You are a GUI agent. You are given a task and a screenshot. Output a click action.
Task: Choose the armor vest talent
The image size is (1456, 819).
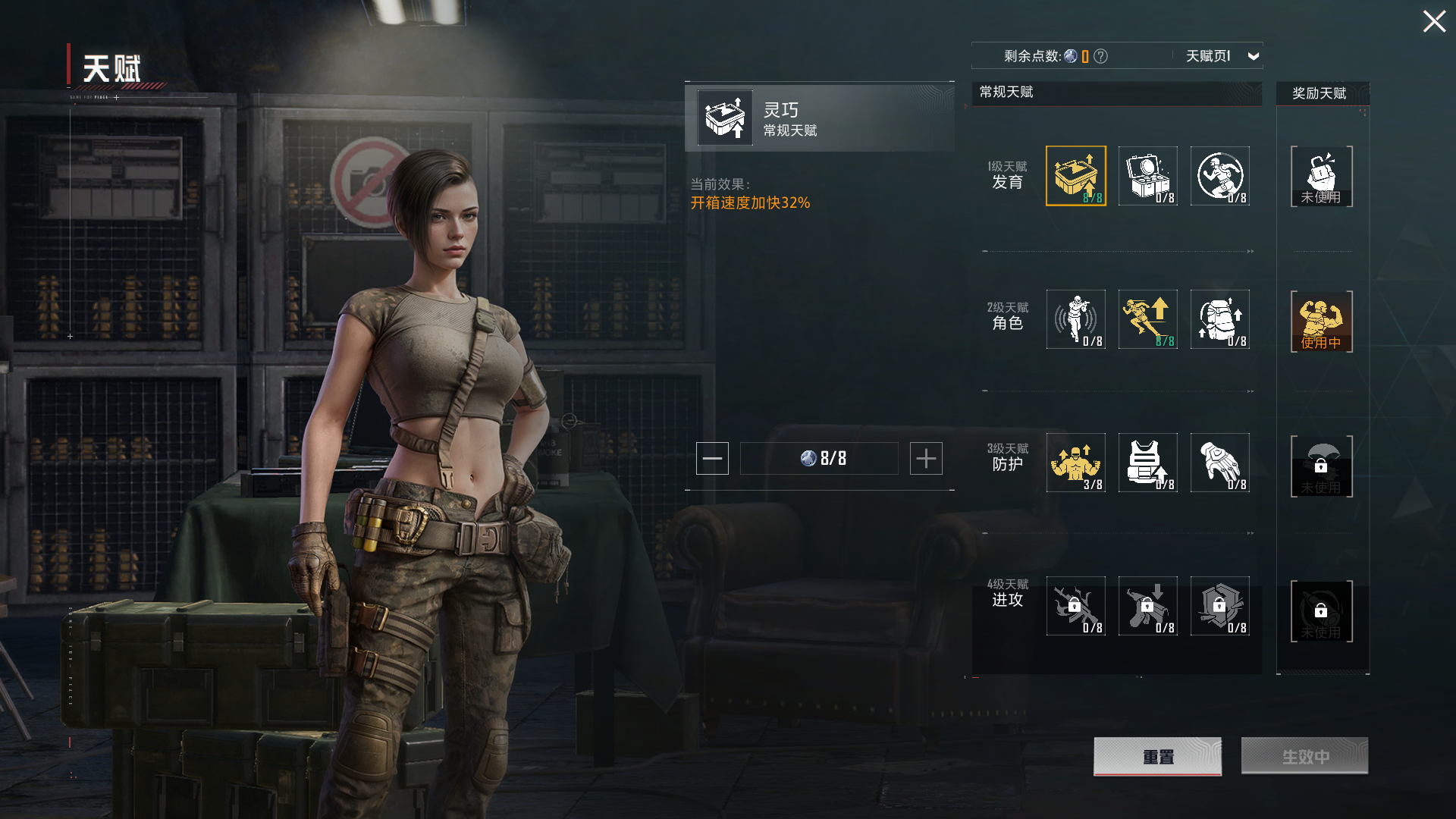[1147, 463]
